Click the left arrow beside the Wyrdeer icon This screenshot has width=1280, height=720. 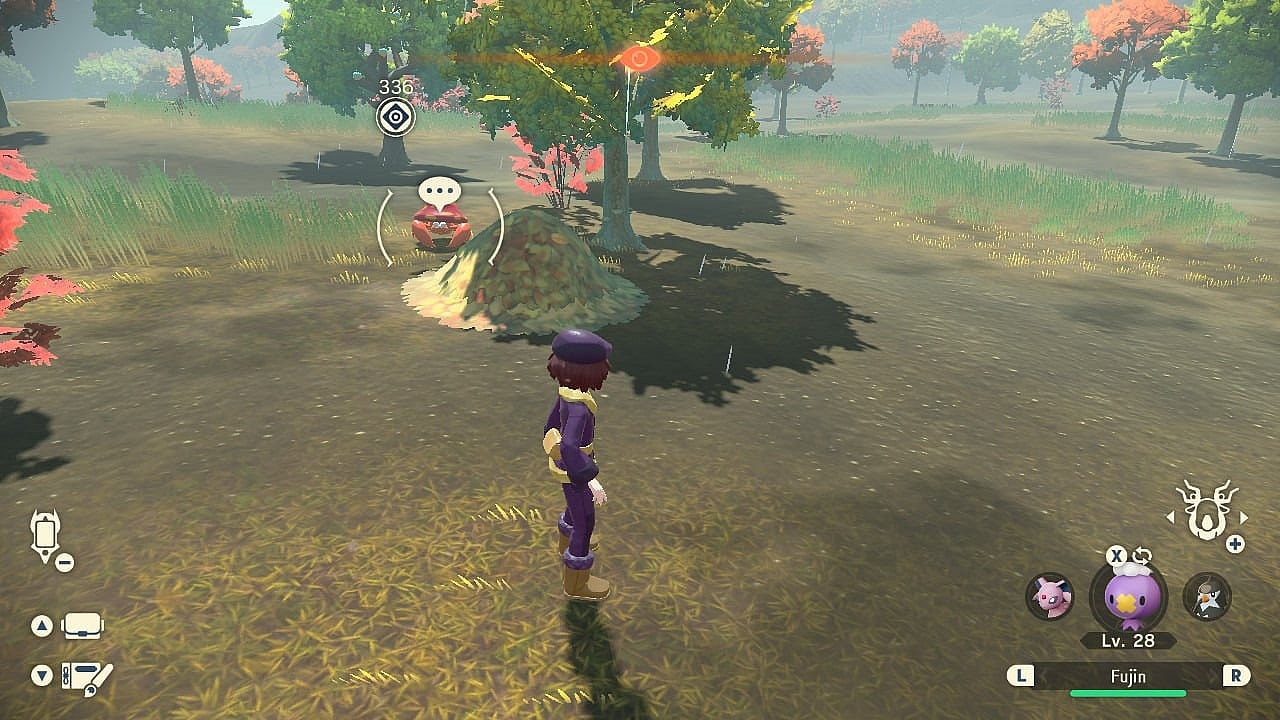[x=1171, y=517]
